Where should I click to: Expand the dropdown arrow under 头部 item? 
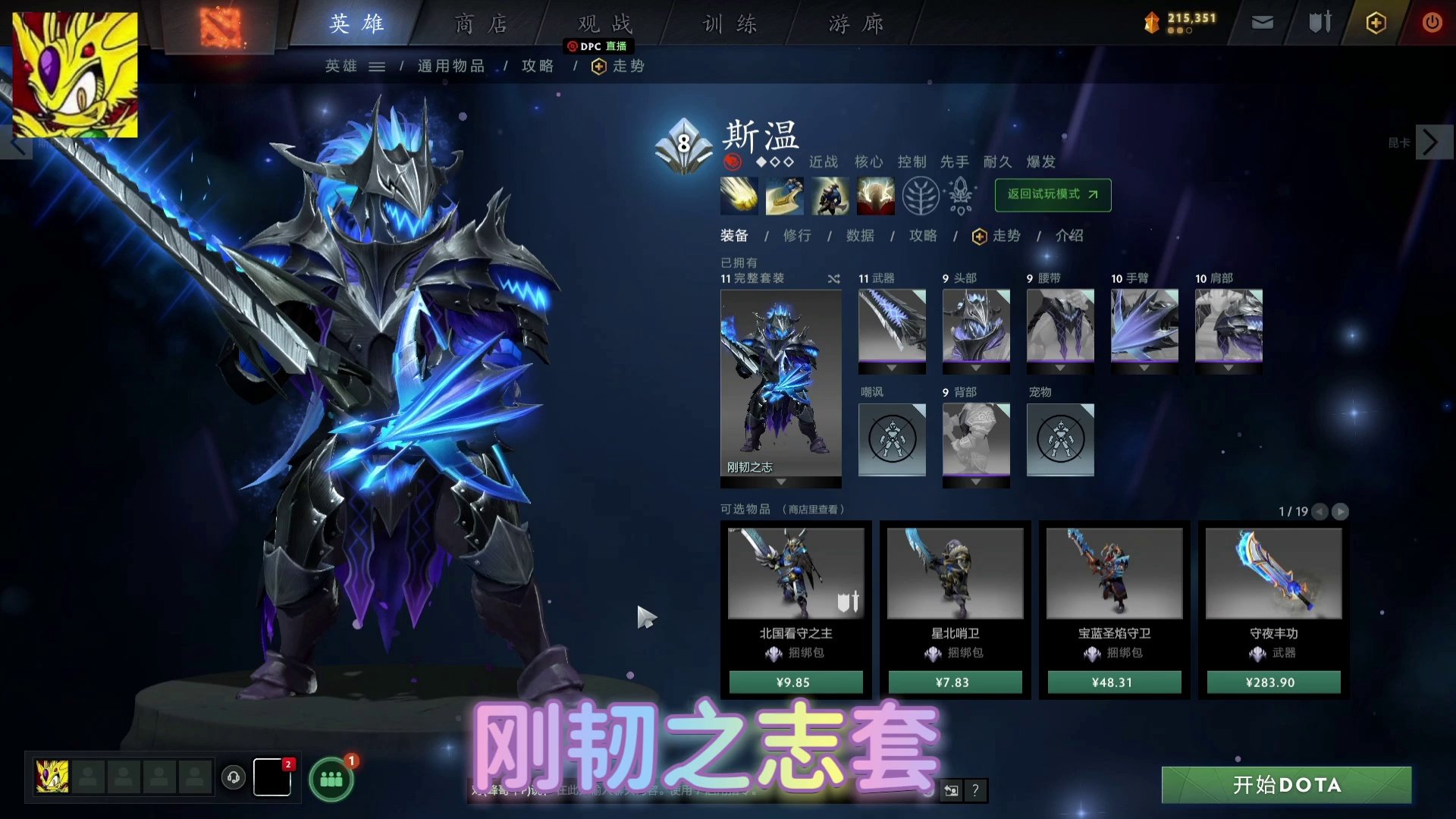click(x=976, y=369)
